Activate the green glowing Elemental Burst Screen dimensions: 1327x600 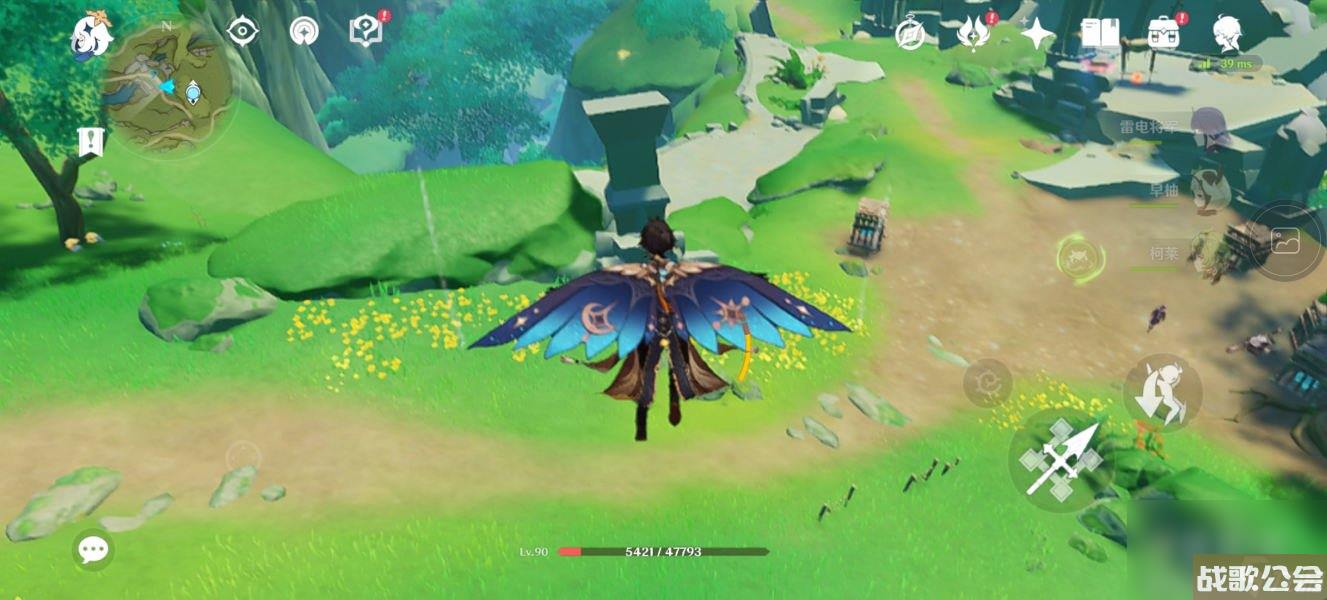(1081, 256)
